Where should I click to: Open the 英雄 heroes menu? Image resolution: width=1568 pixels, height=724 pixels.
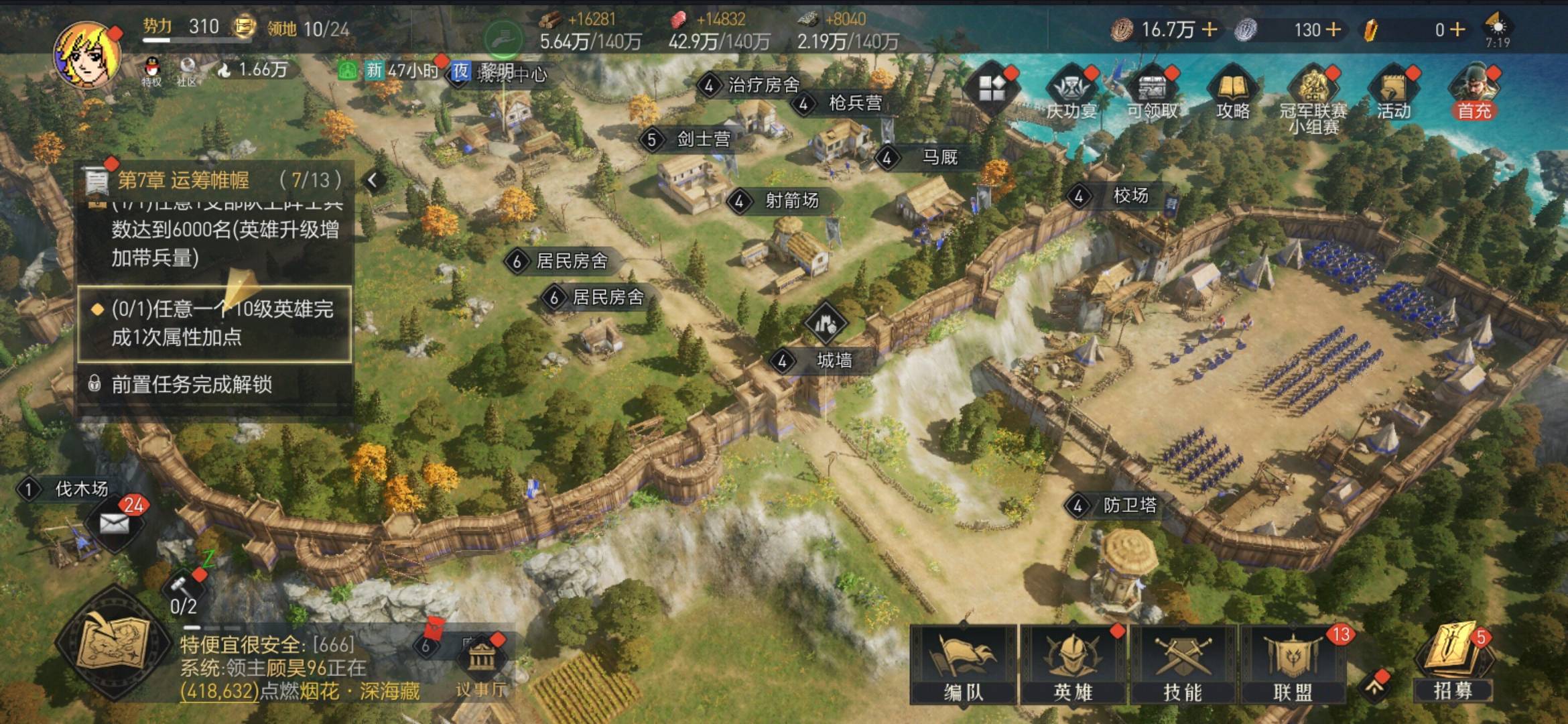1073,664
